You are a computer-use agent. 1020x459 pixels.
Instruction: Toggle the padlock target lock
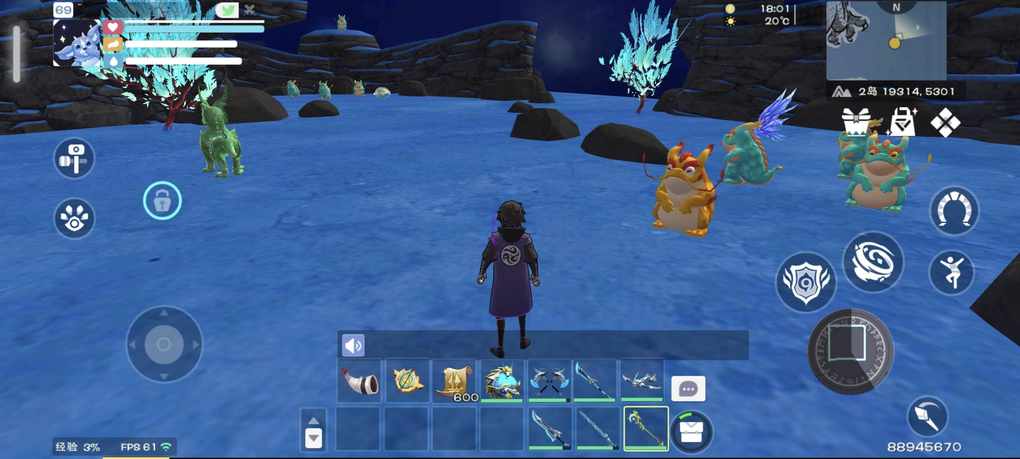click(162, 201)
